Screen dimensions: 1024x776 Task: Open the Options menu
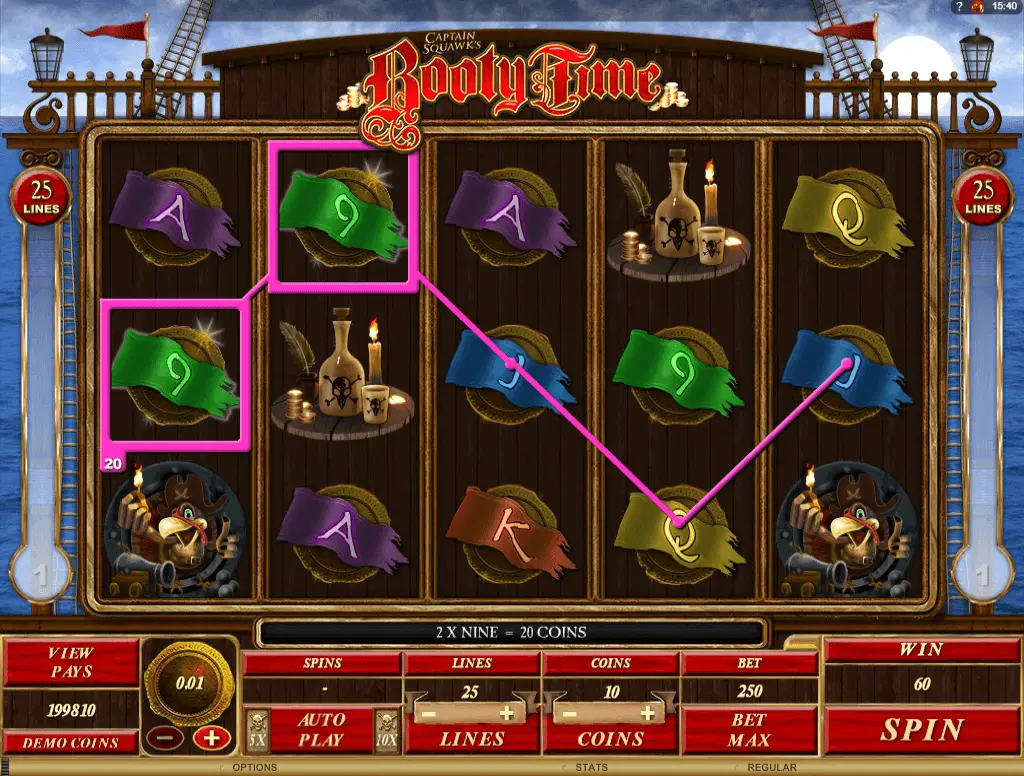[254, 768]
